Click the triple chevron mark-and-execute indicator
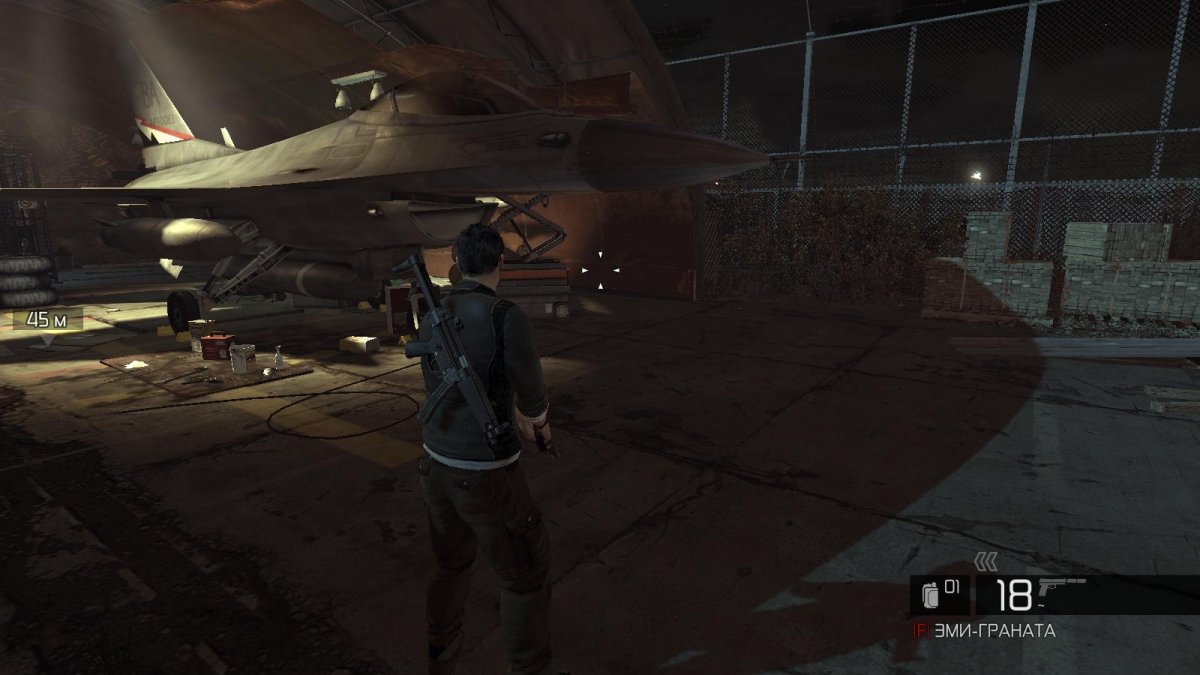 pyautogui.click(x=986, y=563)
